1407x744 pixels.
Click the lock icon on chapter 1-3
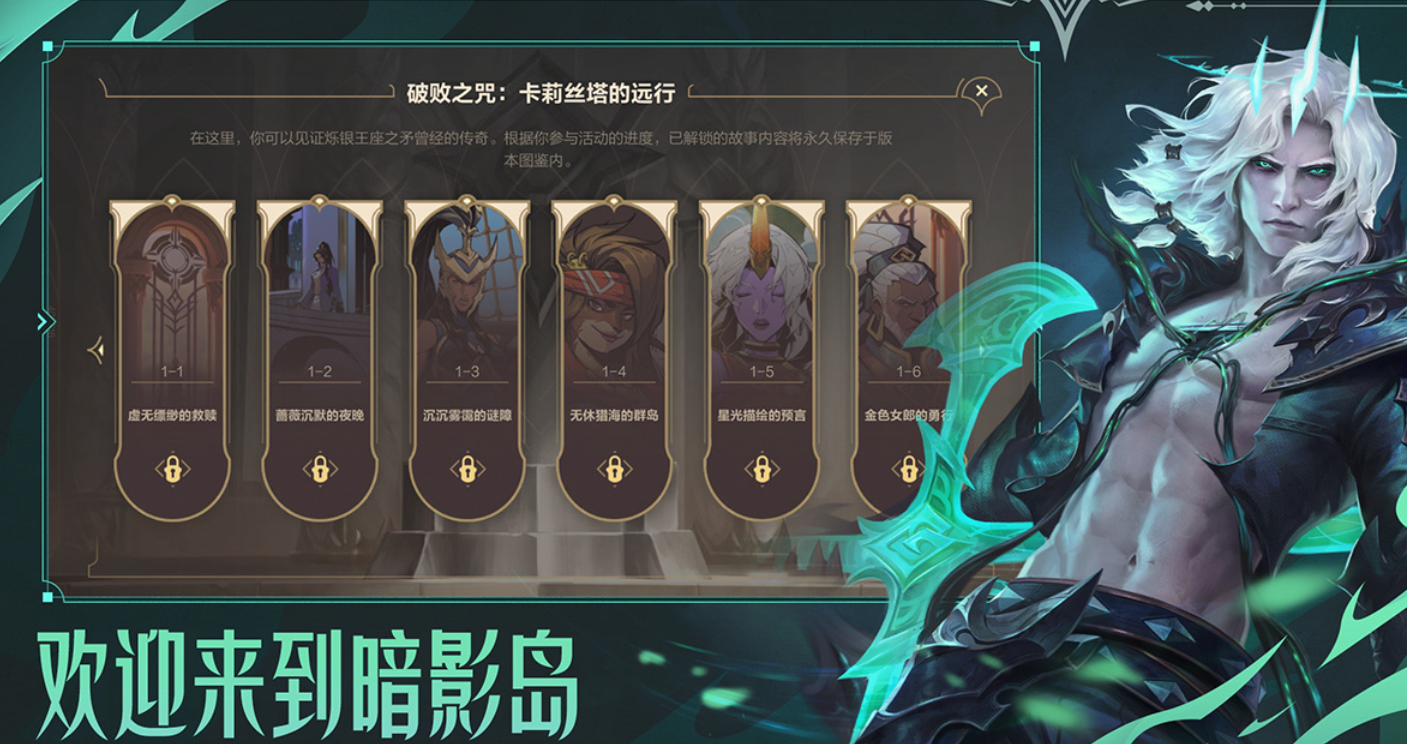click(x=466, y=469)
